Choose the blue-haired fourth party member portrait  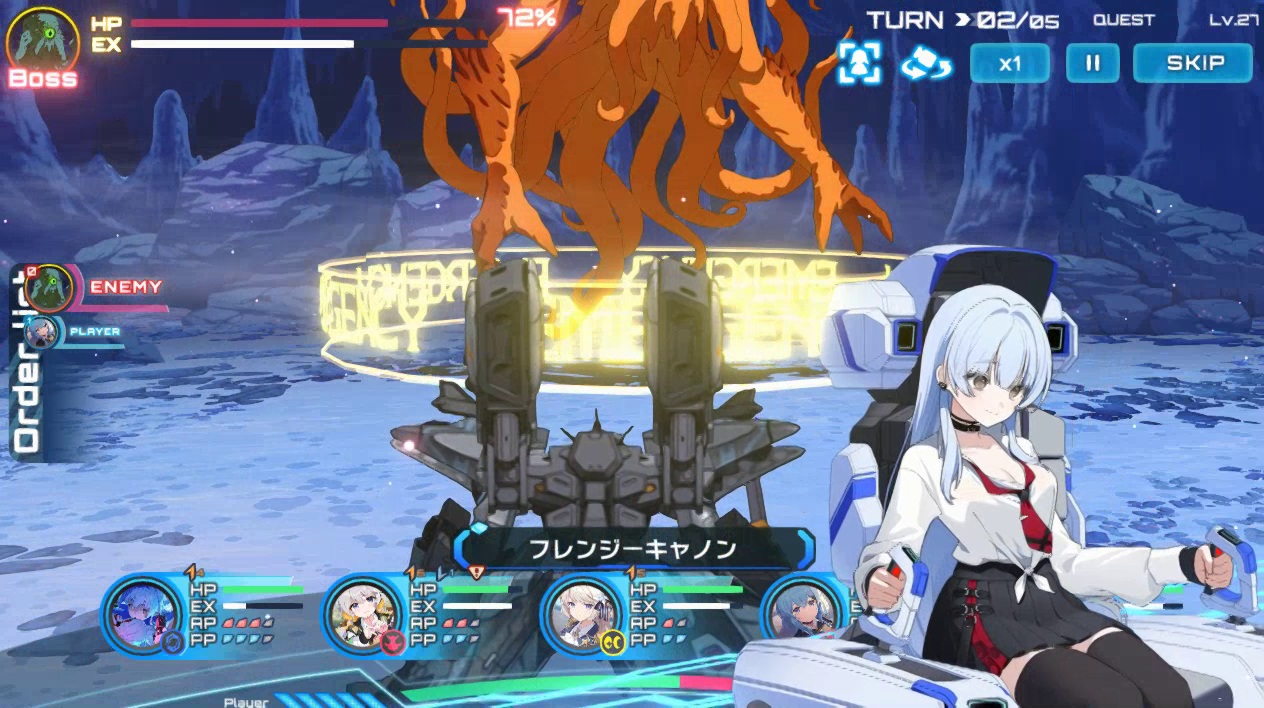(800, 614)
